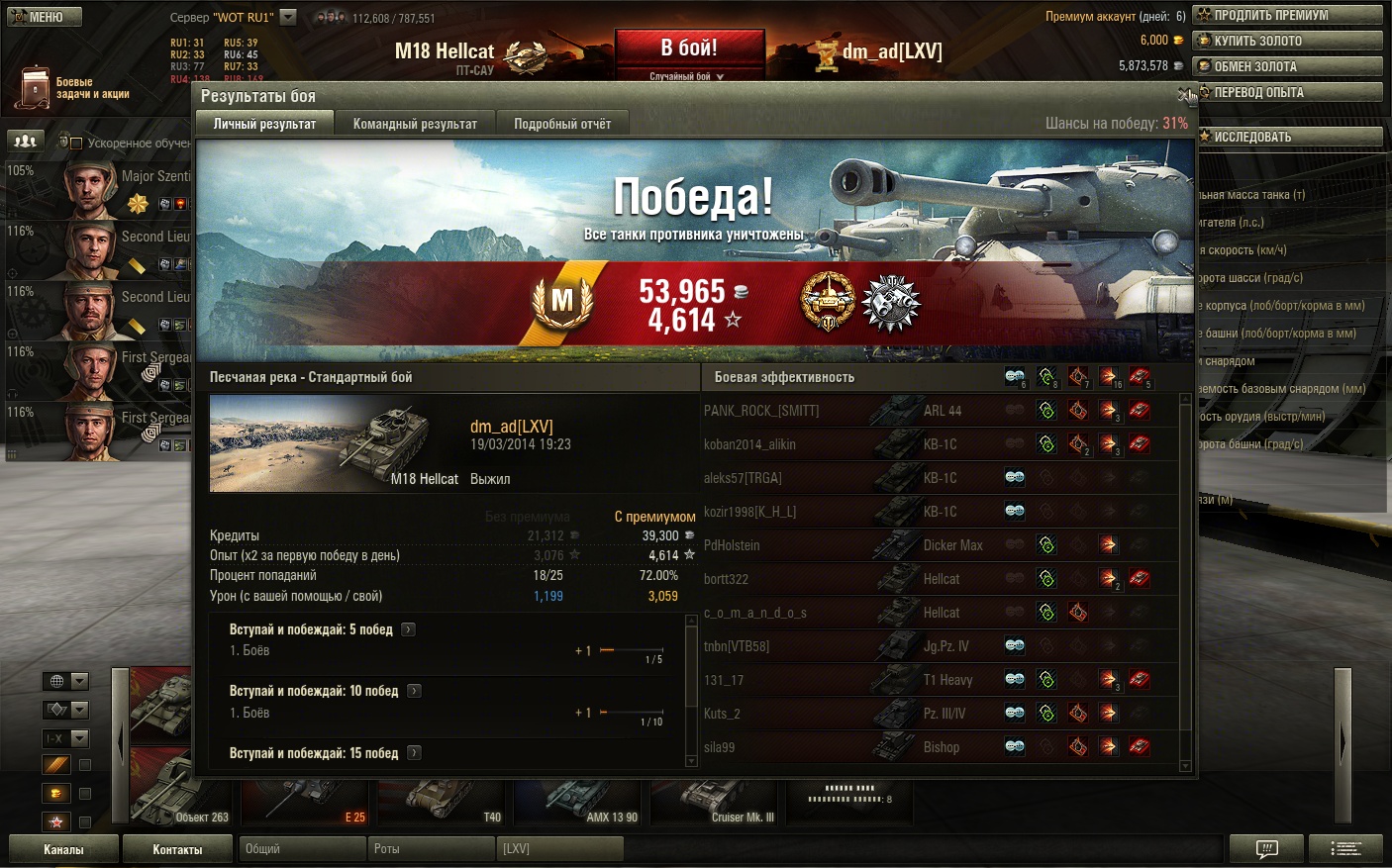Open the Каналы chat channels button
1392x868 pixels.
click(x=63, y=849)
